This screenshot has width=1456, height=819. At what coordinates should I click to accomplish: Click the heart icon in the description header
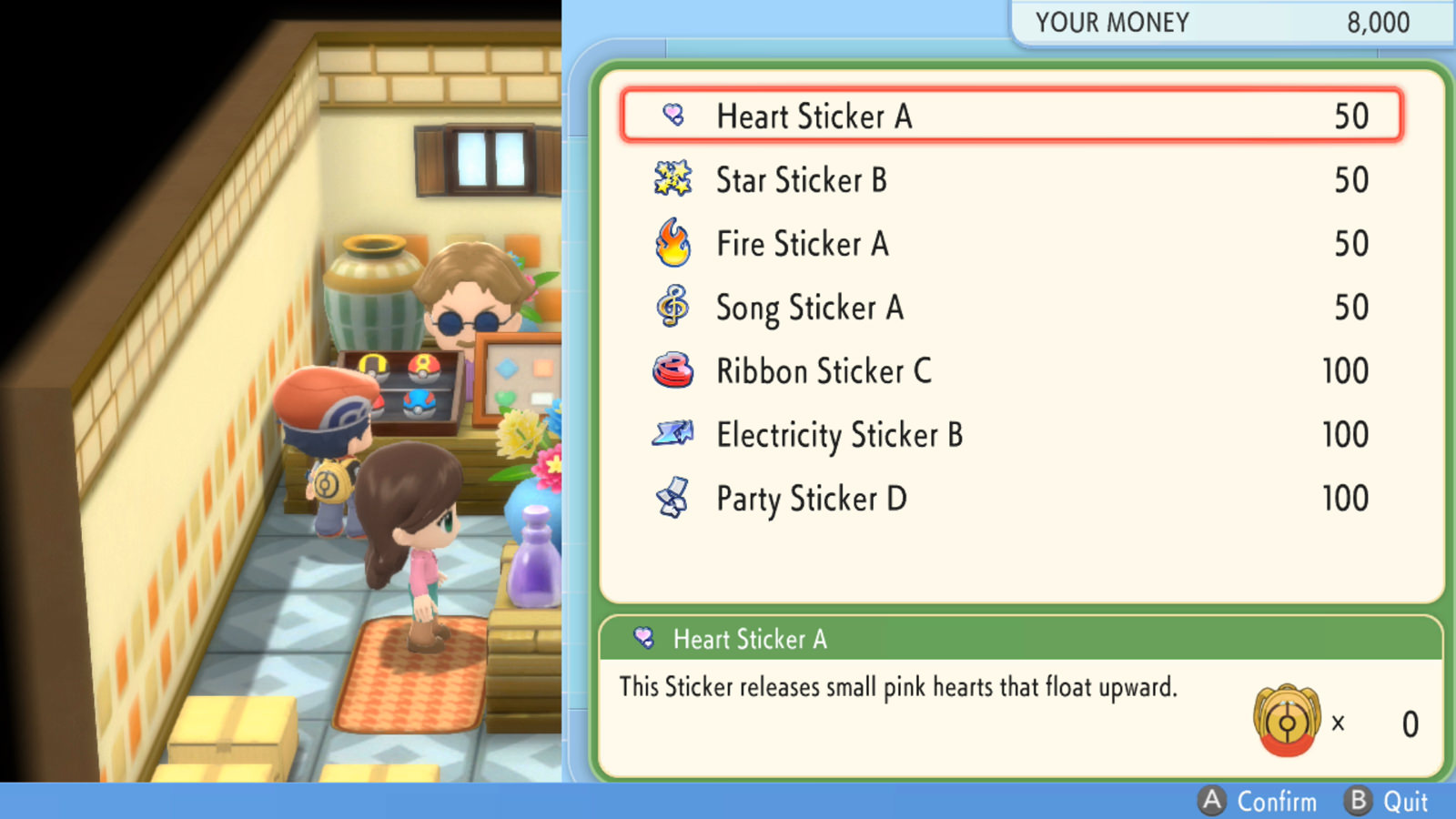pyautogui.click(x=644, y=640)
